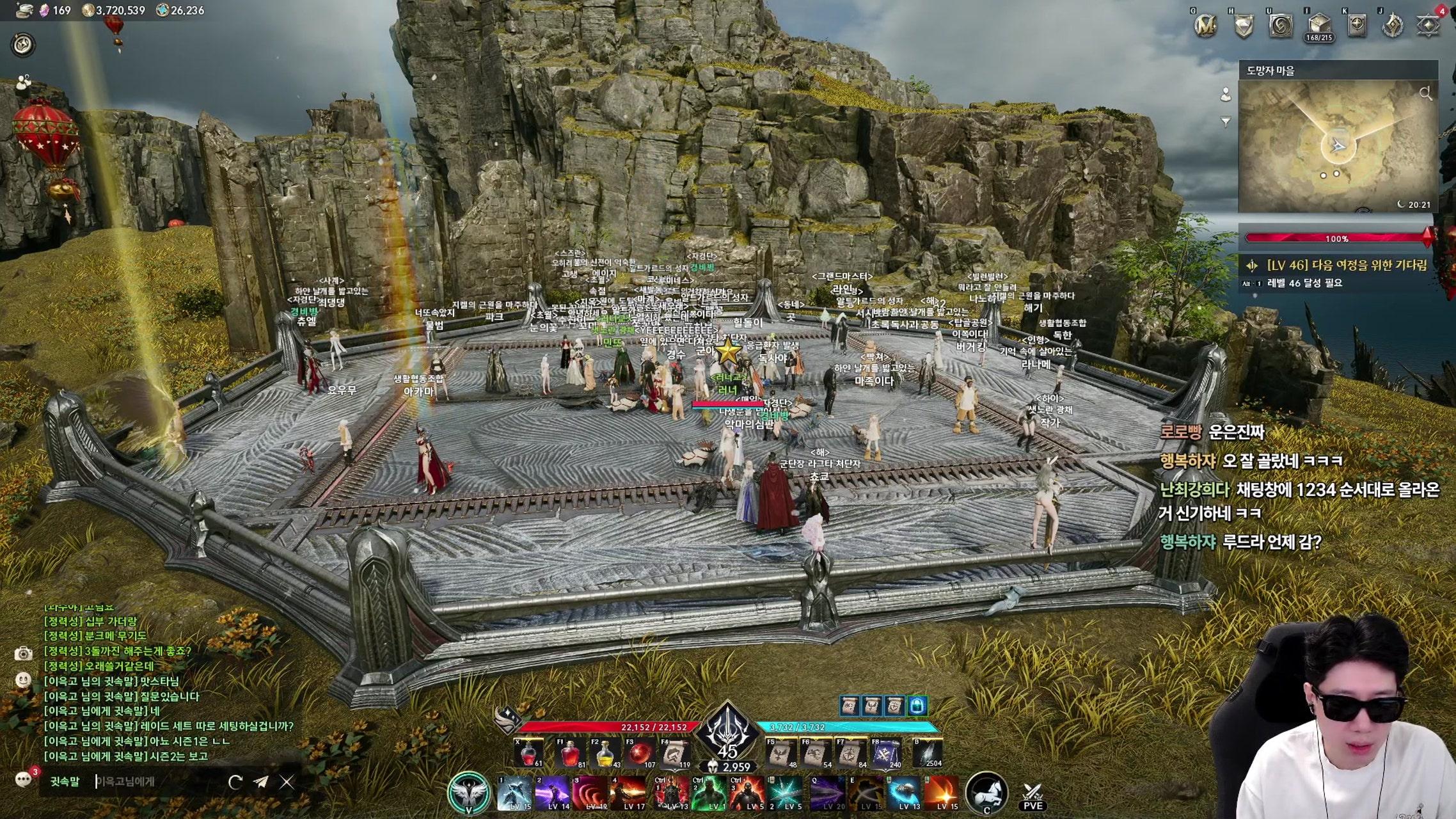Image resolution: width=1456 pixels, height=819 pixels.
Task: Click the blue padlock buff icon
Action: point(917,705)
